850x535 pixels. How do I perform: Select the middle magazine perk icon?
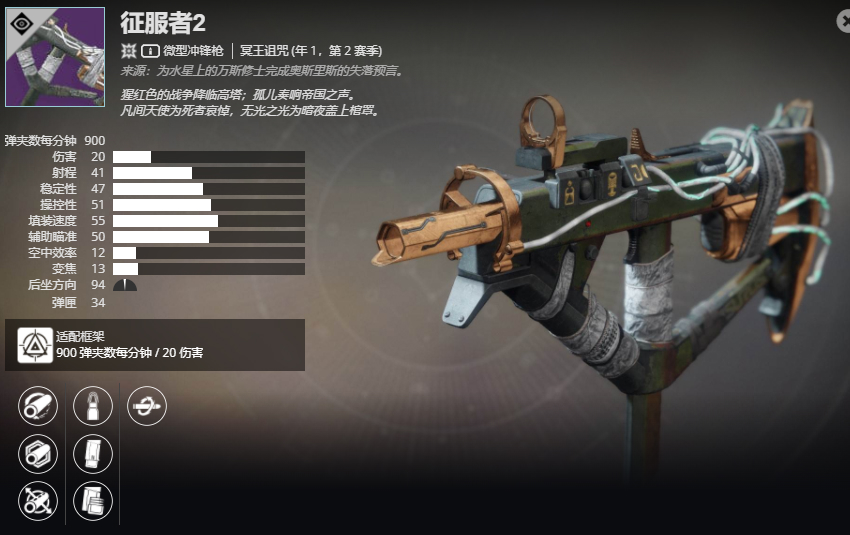pos(93,454)
